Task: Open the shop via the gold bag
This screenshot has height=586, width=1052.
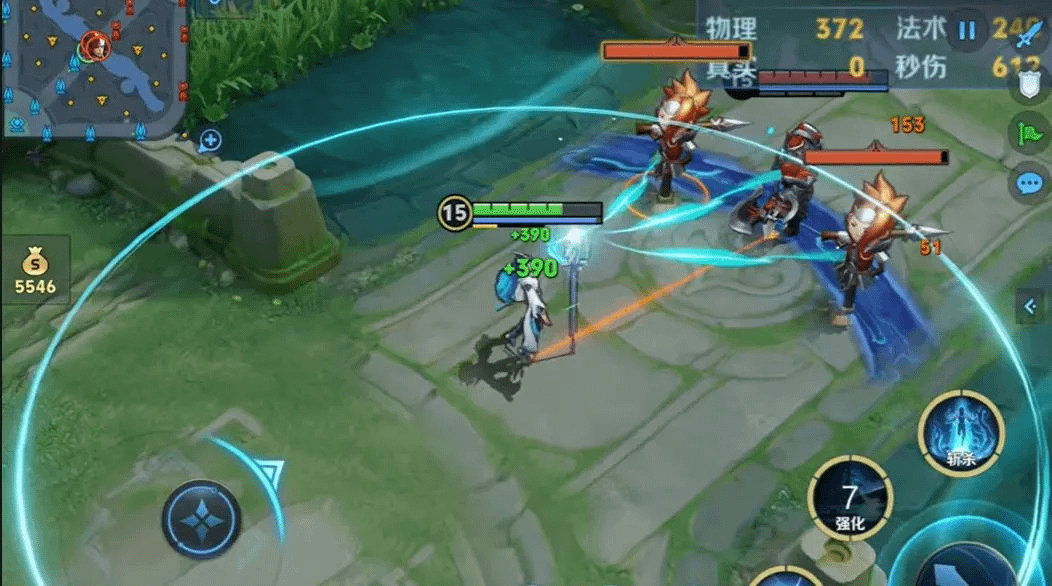Action: click(x=35, y=270)
